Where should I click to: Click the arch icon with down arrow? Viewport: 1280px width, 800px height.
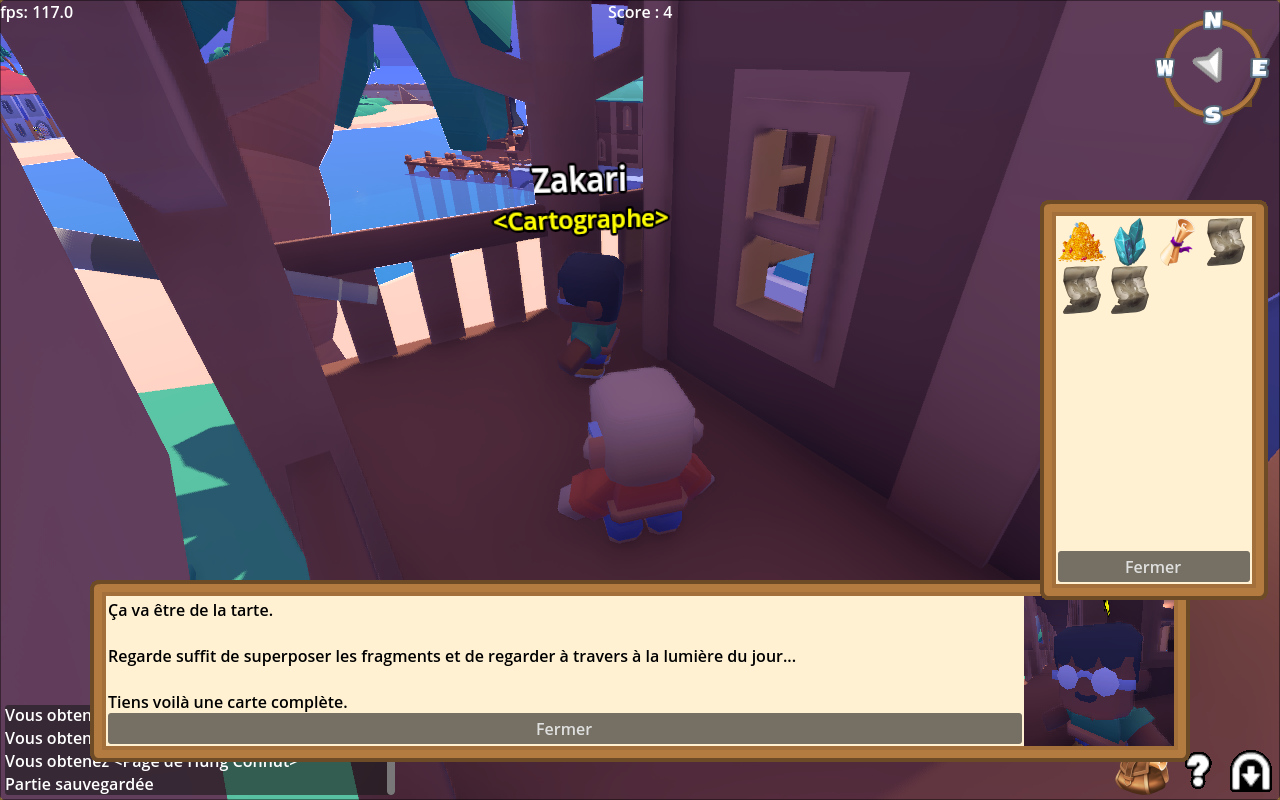[1249, 771]
